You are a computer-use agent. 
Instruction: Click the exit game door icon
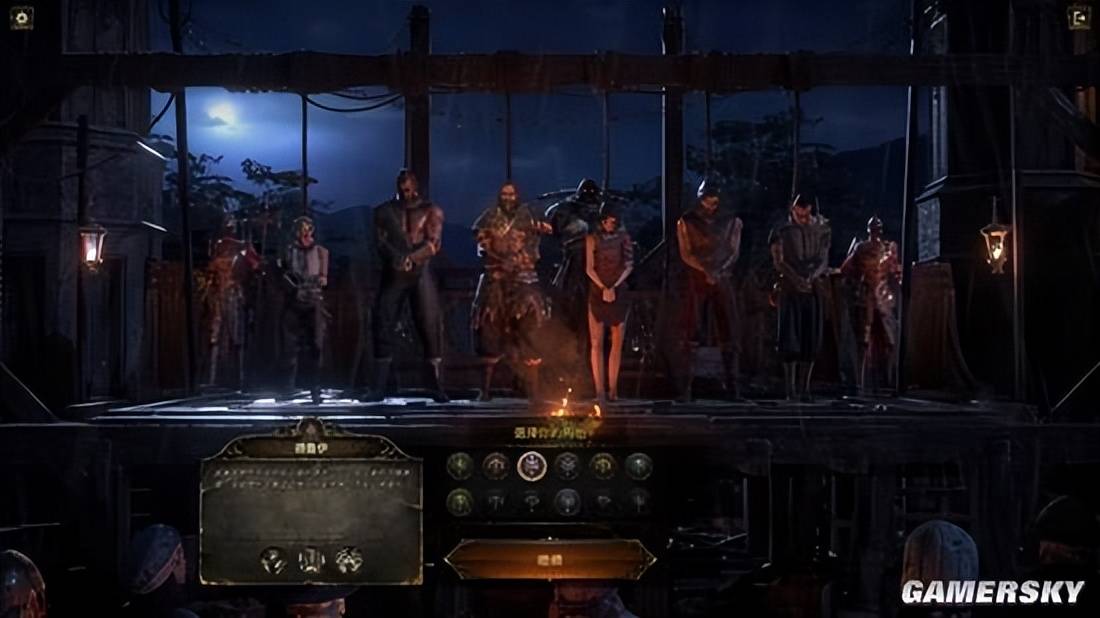1079,17
